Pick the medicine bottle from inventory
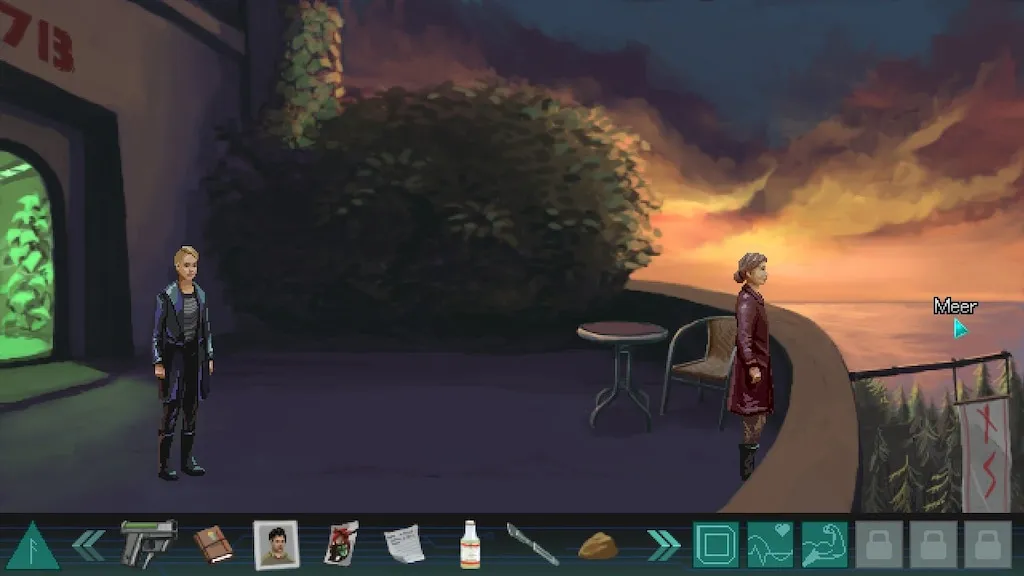 469,545
